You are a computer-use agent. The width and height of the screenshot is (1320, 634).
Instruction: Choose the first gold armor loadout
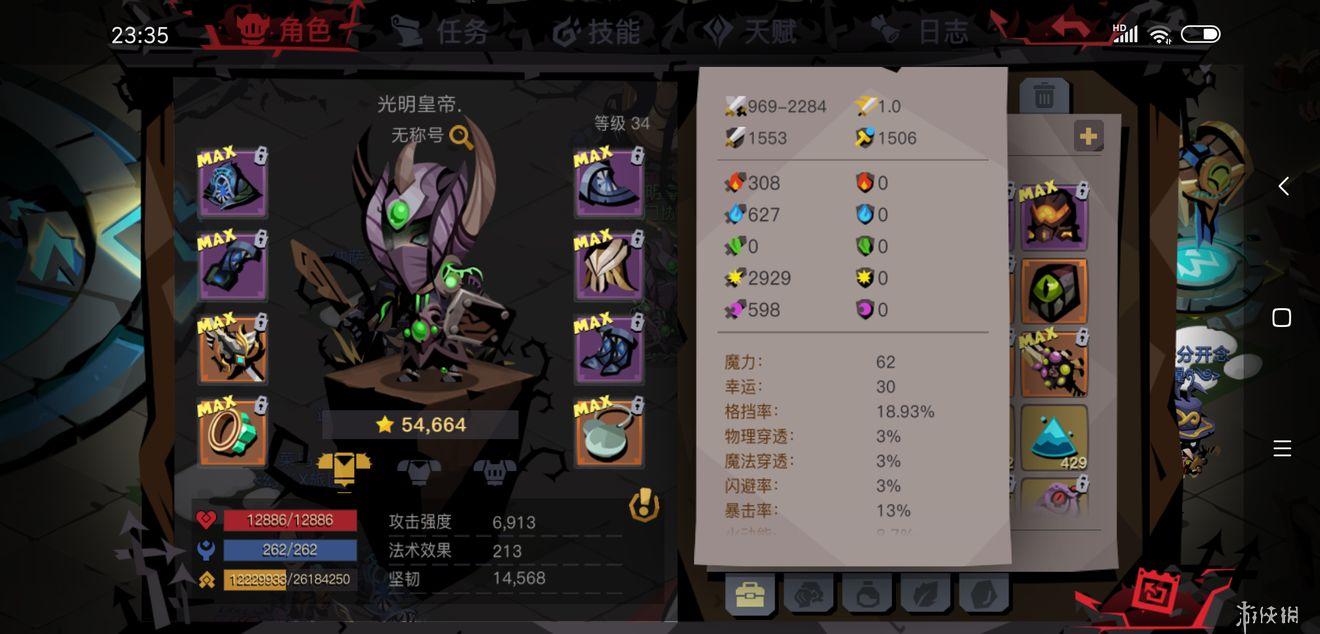click(343, 467)
